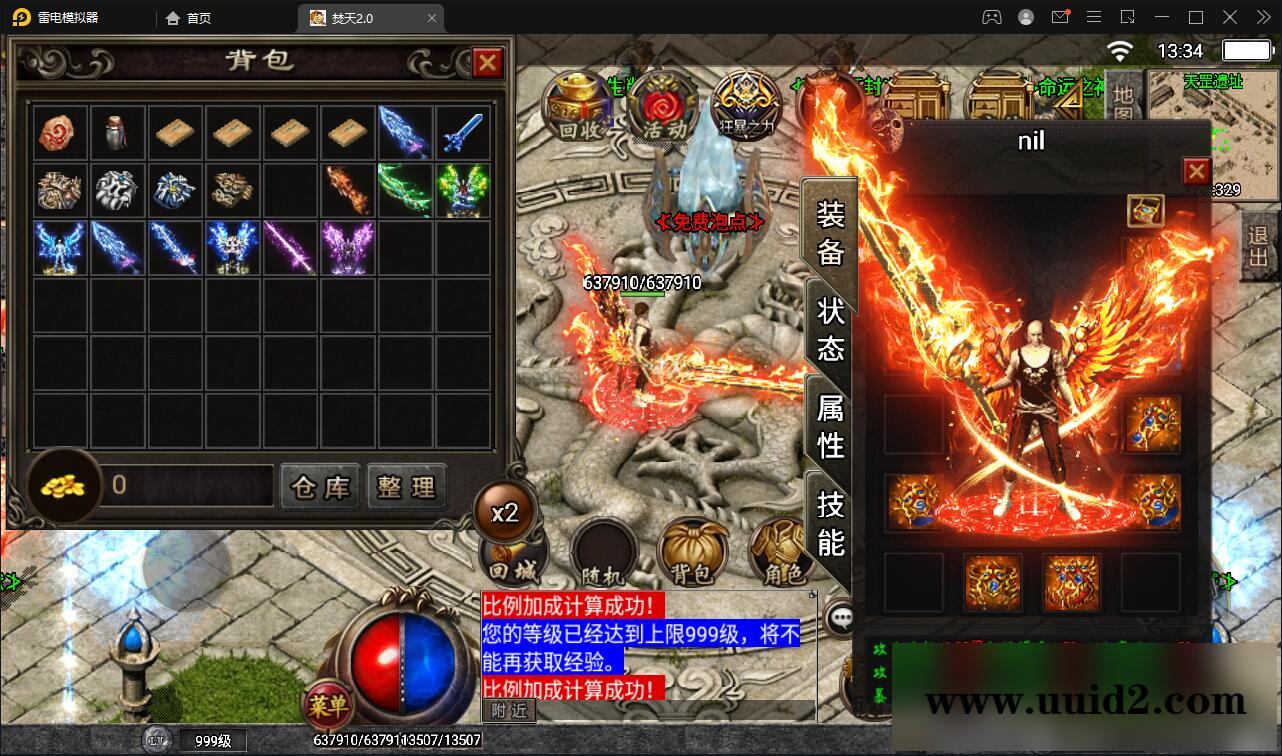Click the 整理 sort button

407,487
